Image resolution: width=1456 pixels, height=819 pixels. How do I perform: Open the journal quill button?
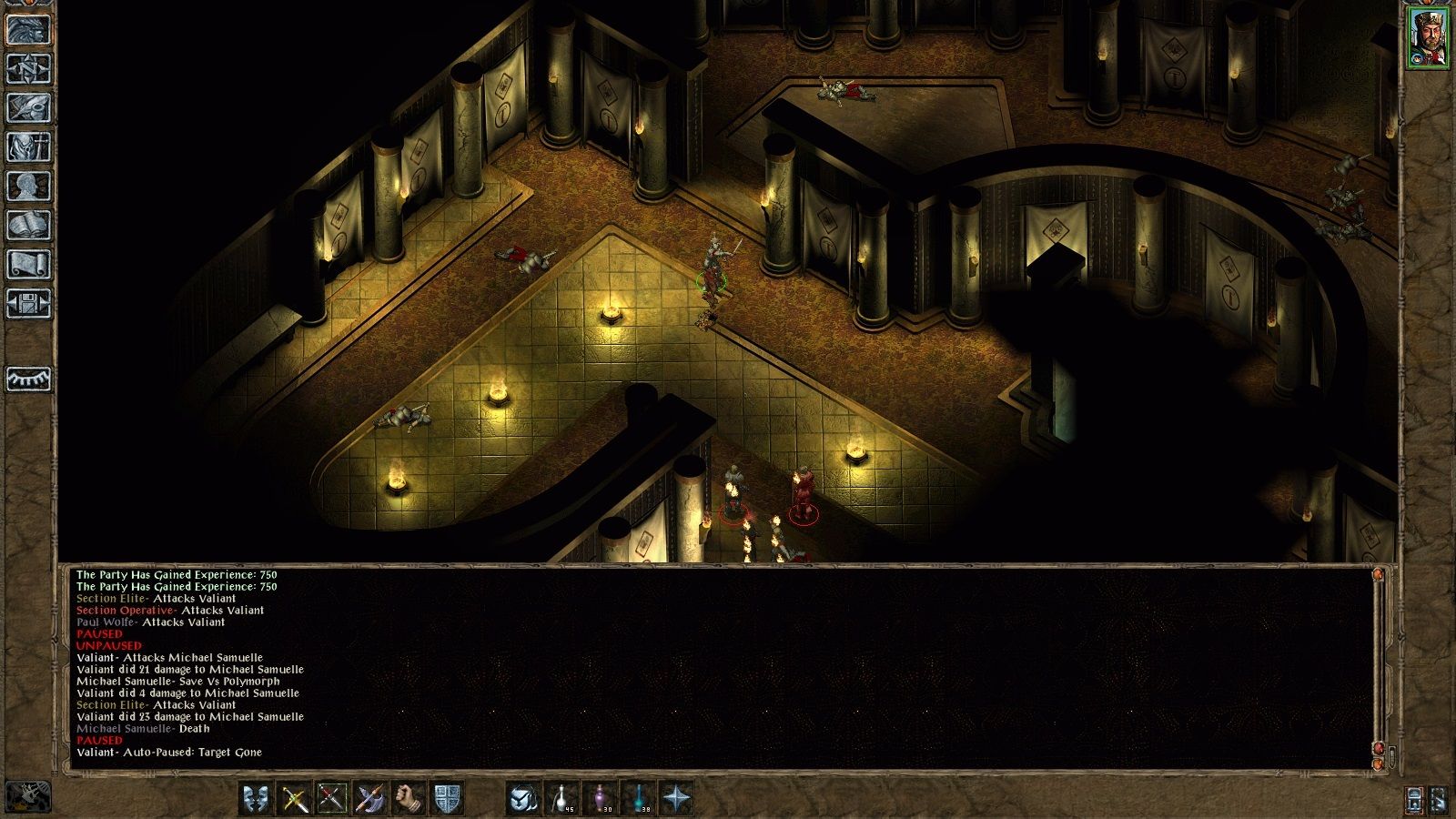(28, 107)
